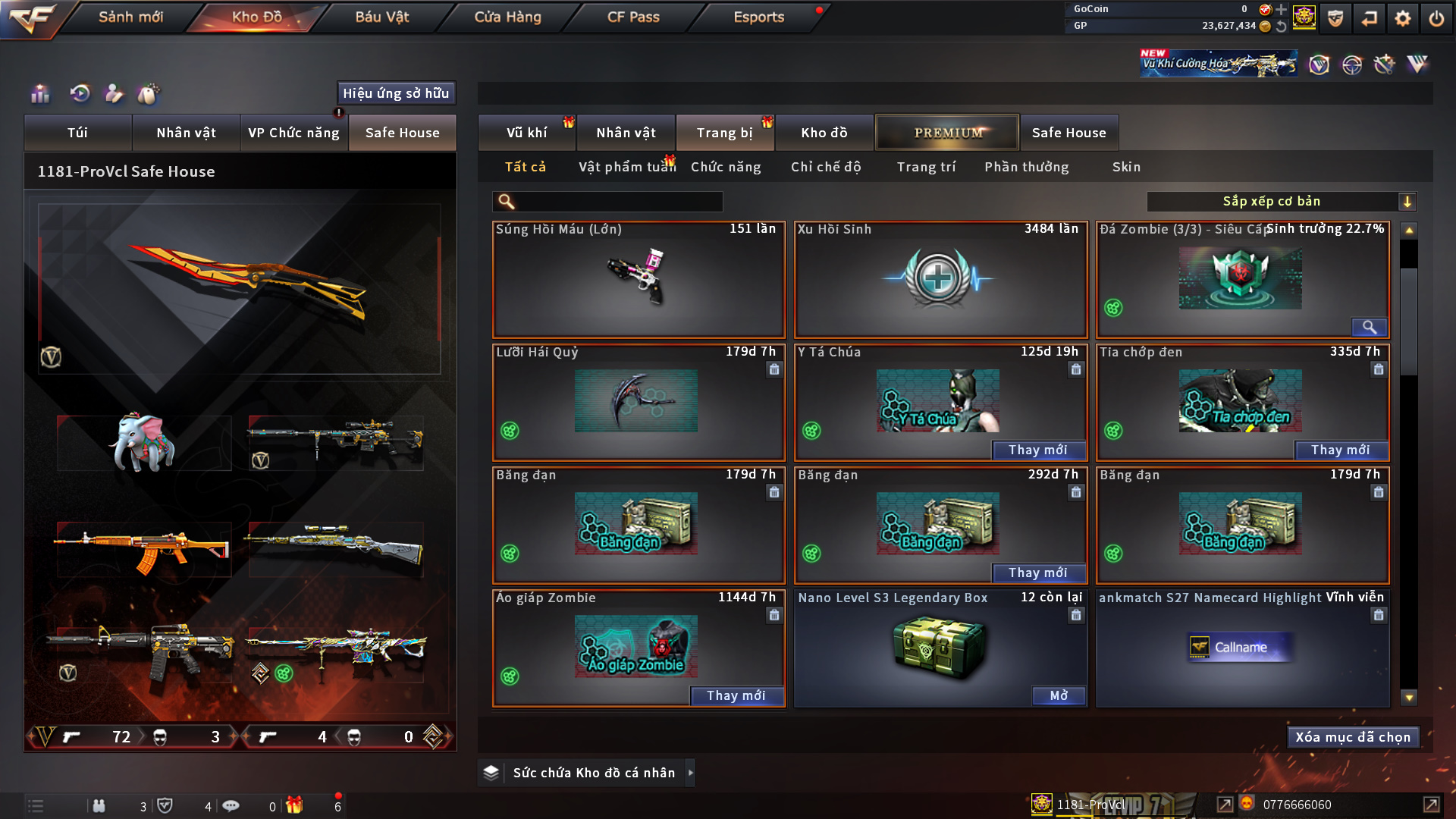Open the Vũ khí inventory tab
This screenshot has width=1456, height=819.
point(526,133)
